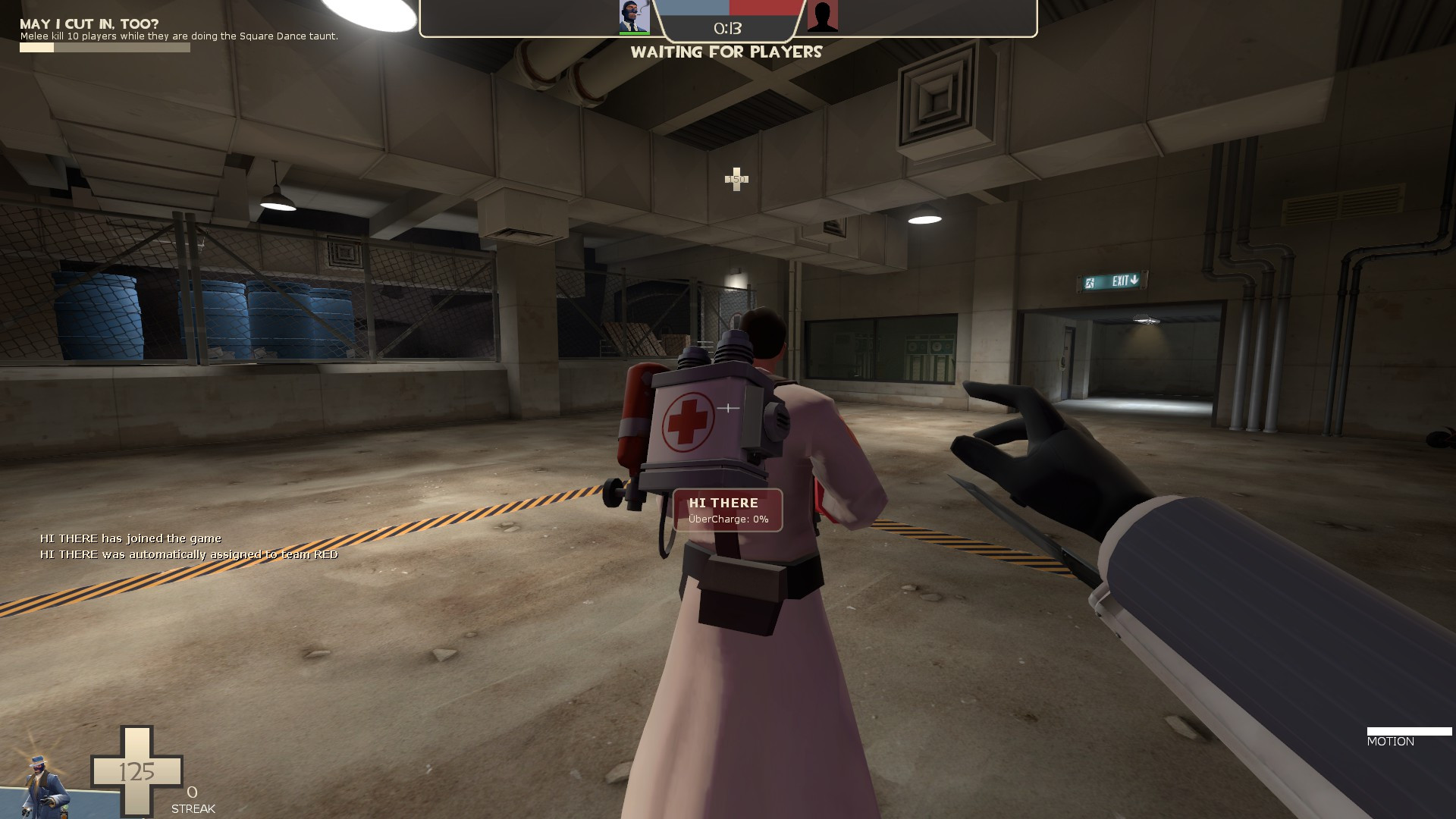Click the blue team score segment
This screenshot has width=1456, height=819.
point(694,10)
